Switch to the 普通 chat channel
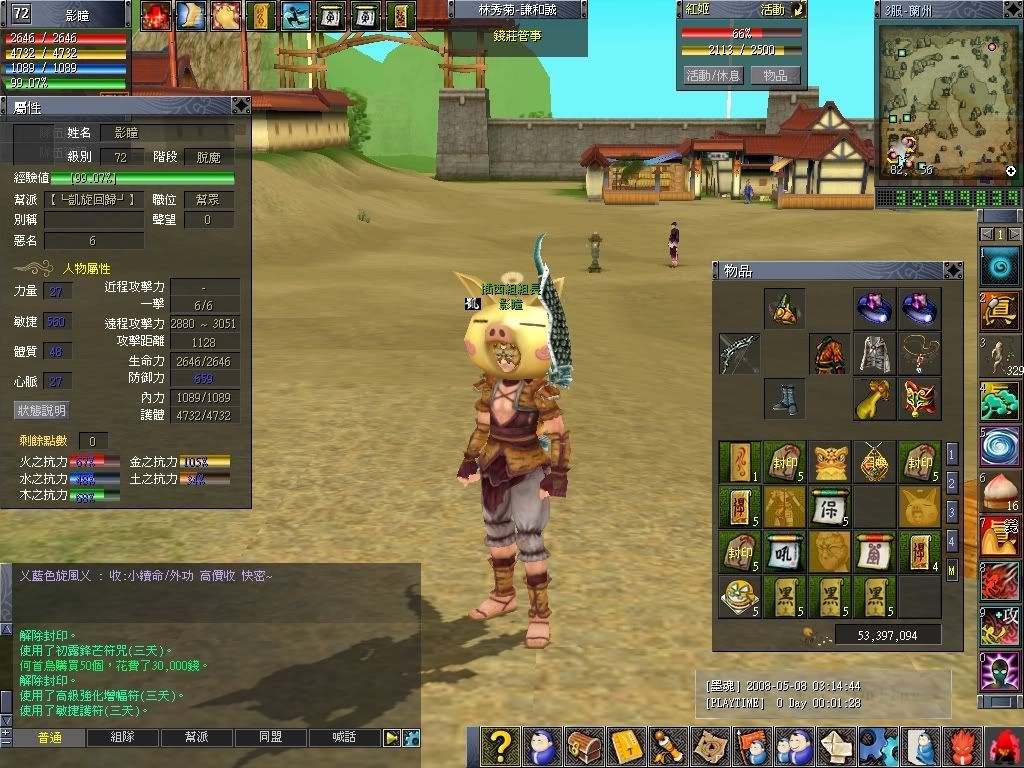Image resolution: width=1024 pixels, height=768 pixels. [x=49, y=738]
